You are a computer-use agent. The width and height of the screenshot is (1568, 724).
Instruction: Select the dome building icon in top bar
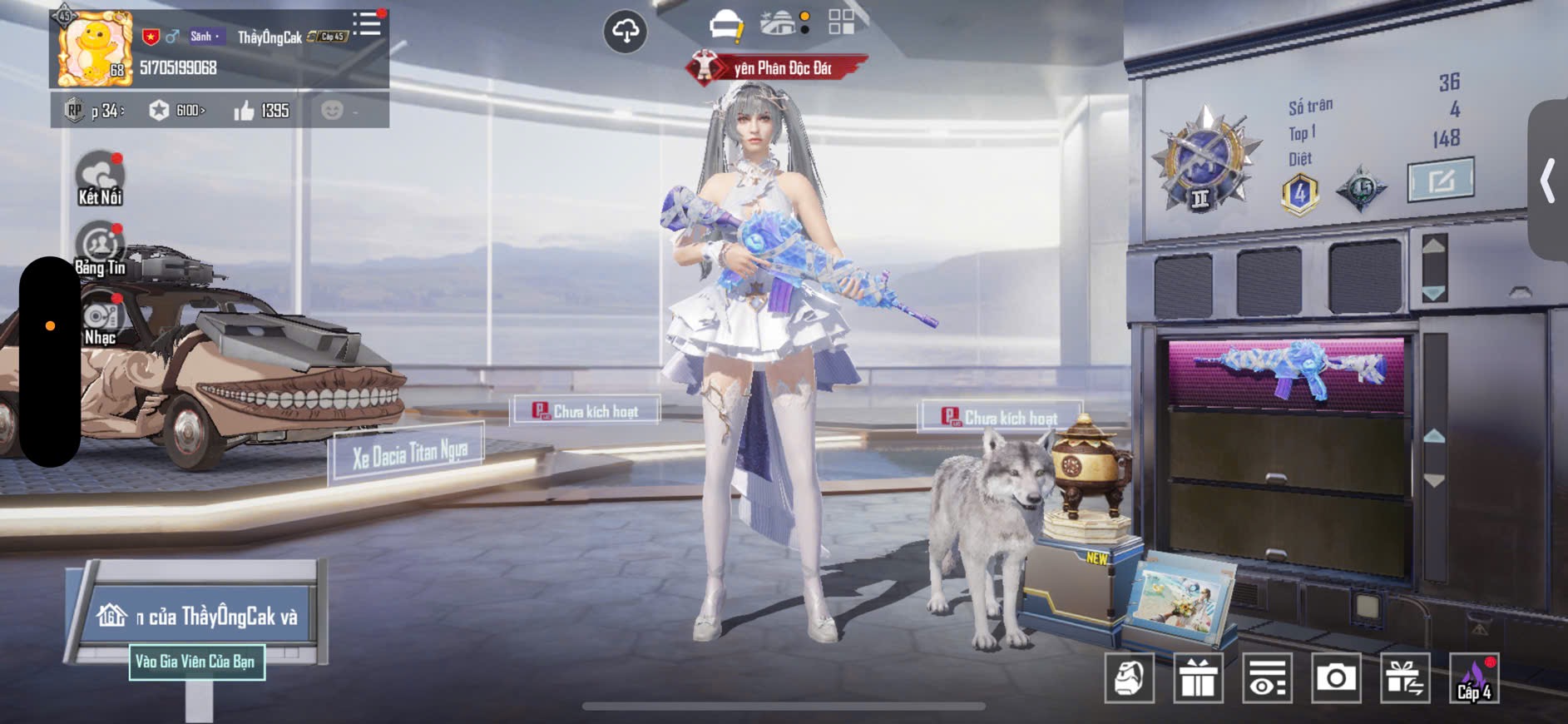[x=779, y=24]
